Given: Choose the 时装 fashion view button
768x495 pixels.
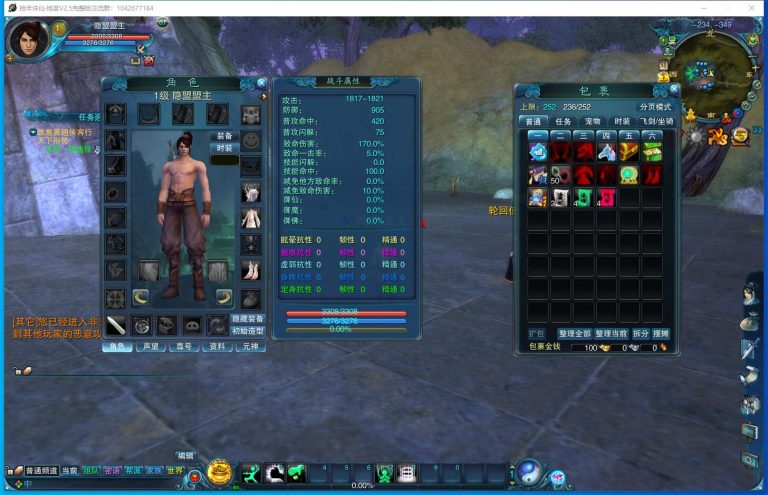Looking at the screenshot, I should [x=224, y=148].
